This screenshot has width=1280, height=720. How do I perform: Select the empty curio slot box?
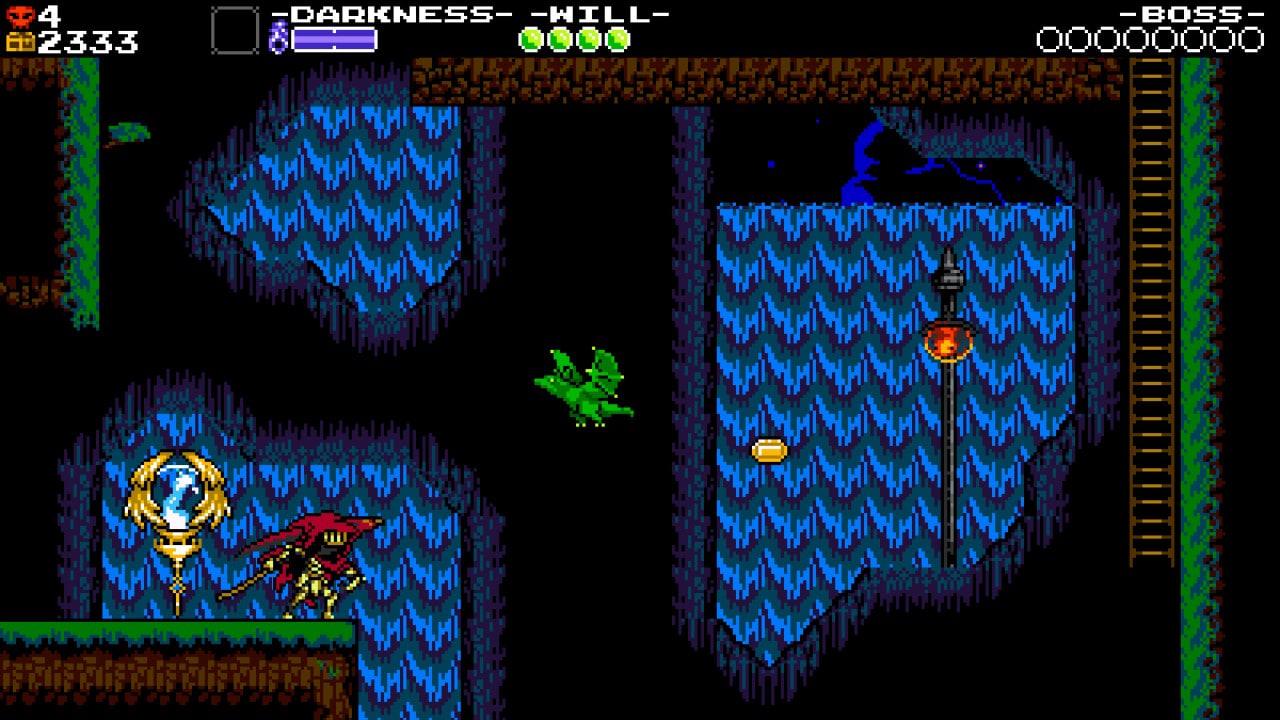[234, 30]
